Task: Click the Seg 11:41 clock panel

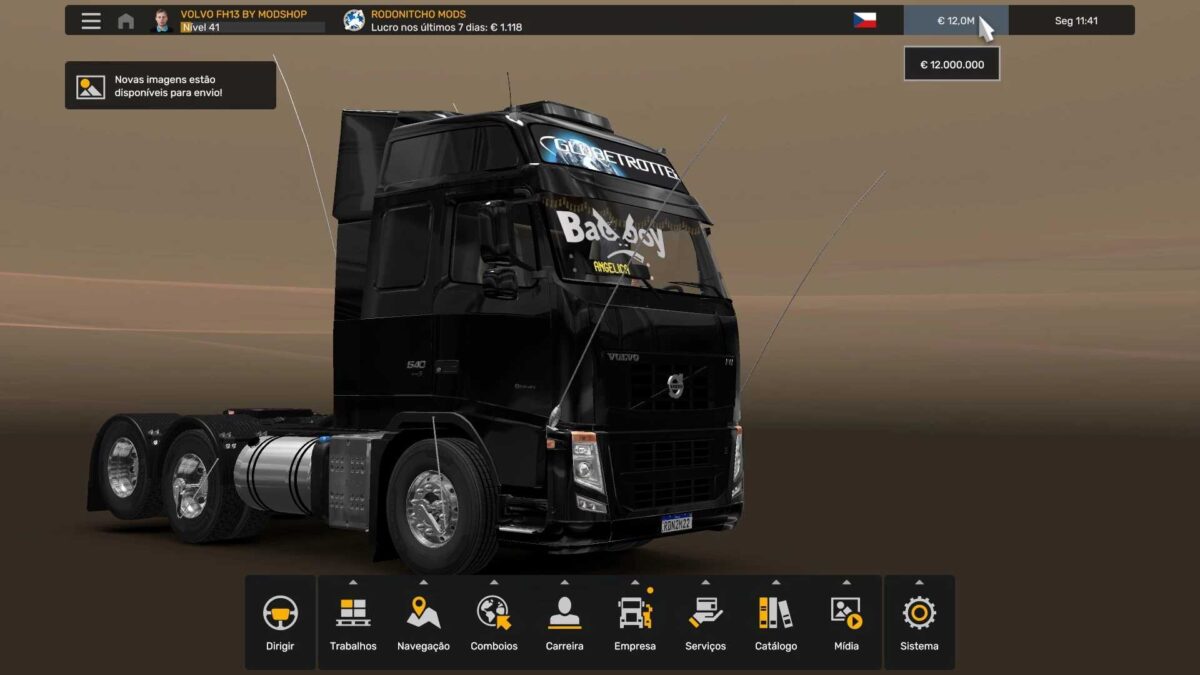Action: 1076,21
